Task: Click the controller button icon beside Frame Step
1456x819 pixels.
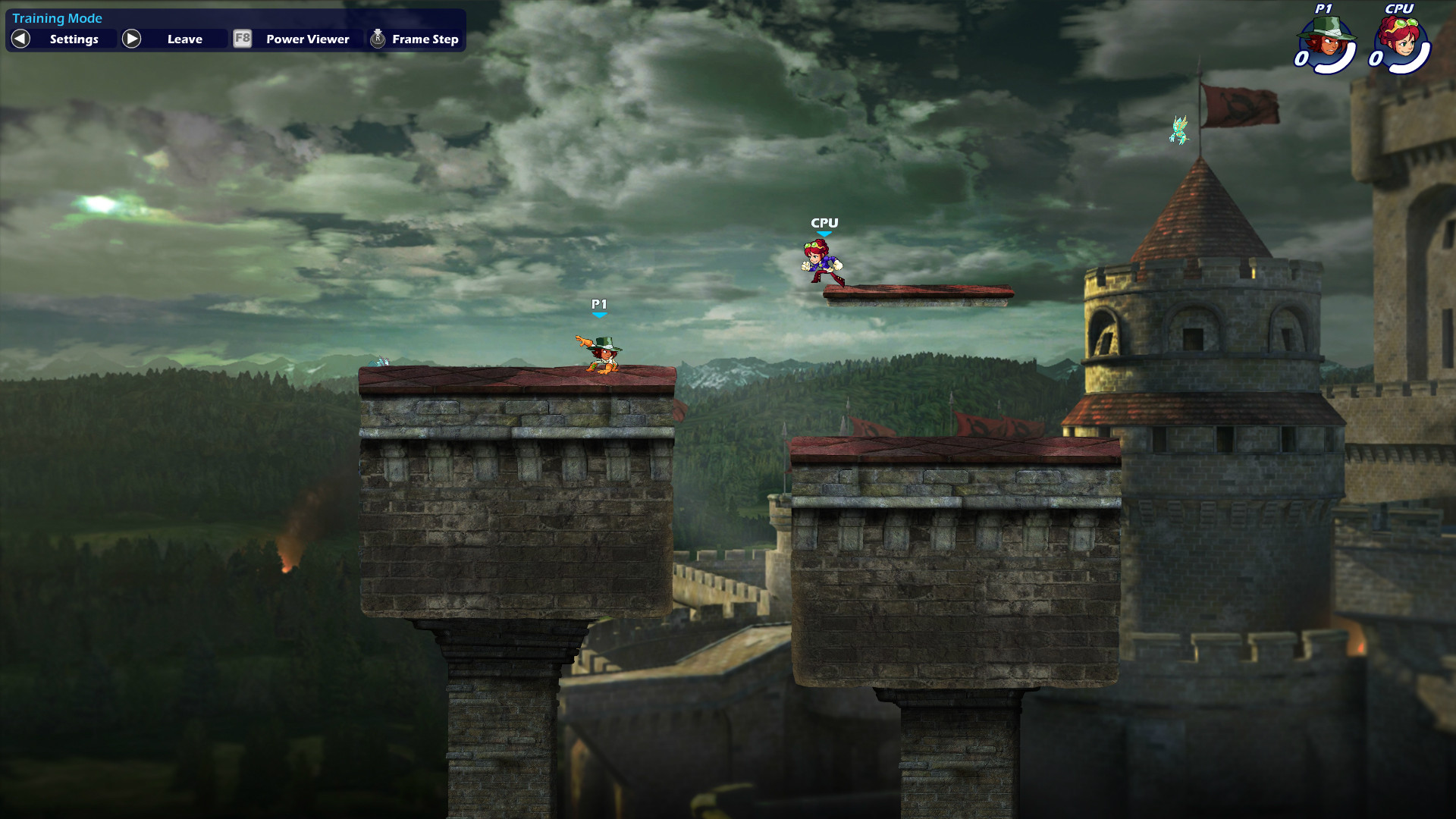Action: tap(377, 39)
